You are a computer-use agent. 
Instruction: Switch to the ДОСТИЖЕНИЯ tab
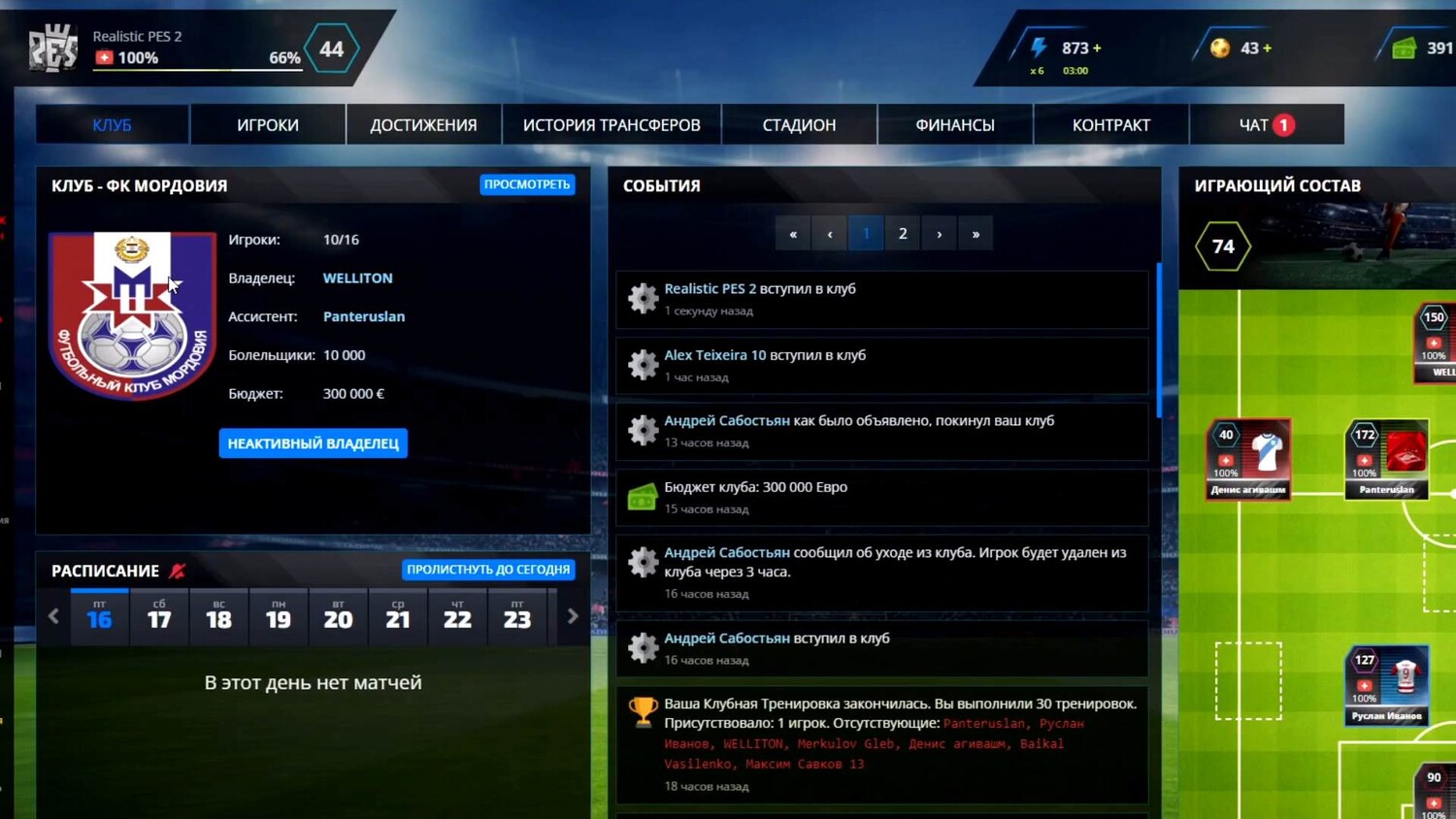[423, 125]
